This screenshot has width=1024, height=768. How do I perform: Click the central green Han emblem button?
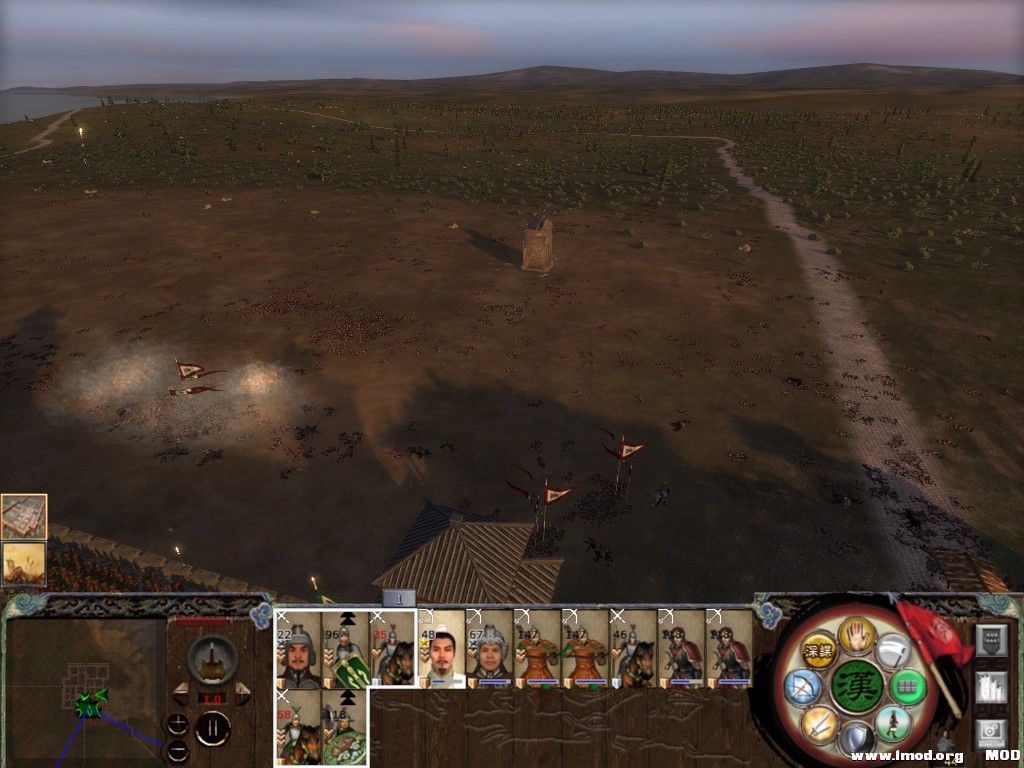pyautogui.click(x=857, y=687)
